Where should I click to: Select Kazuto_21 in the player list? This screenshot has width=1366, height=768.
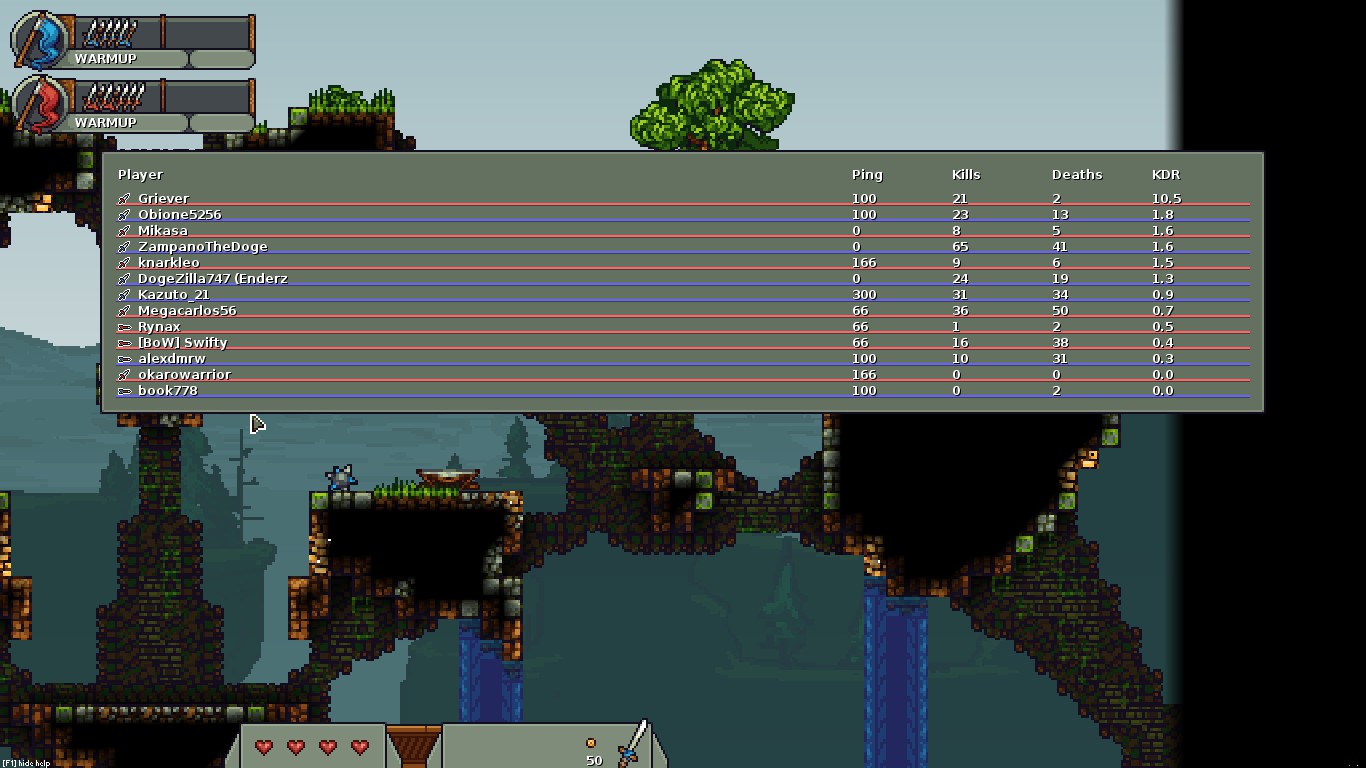[173, 294]
